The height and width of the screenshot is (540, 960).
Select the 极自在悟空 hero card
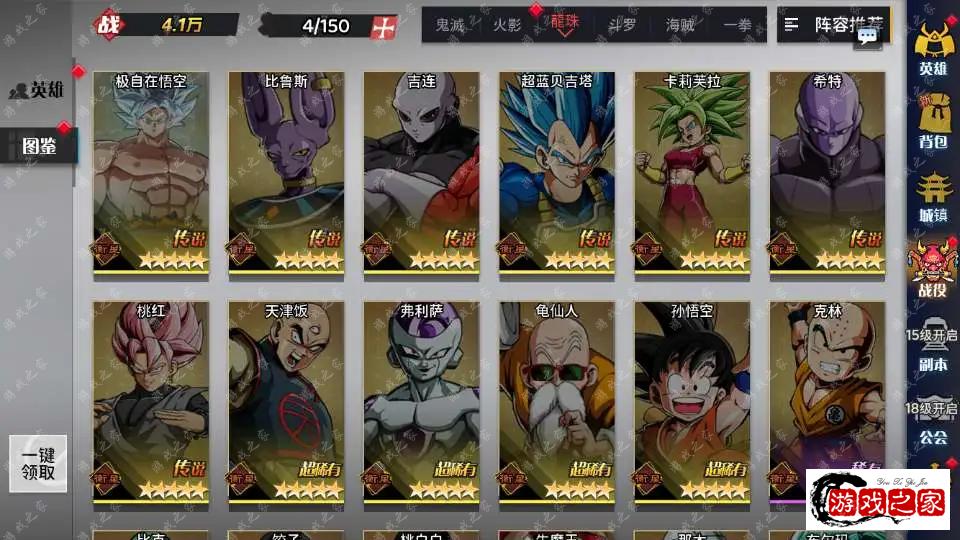pos(151,172)
